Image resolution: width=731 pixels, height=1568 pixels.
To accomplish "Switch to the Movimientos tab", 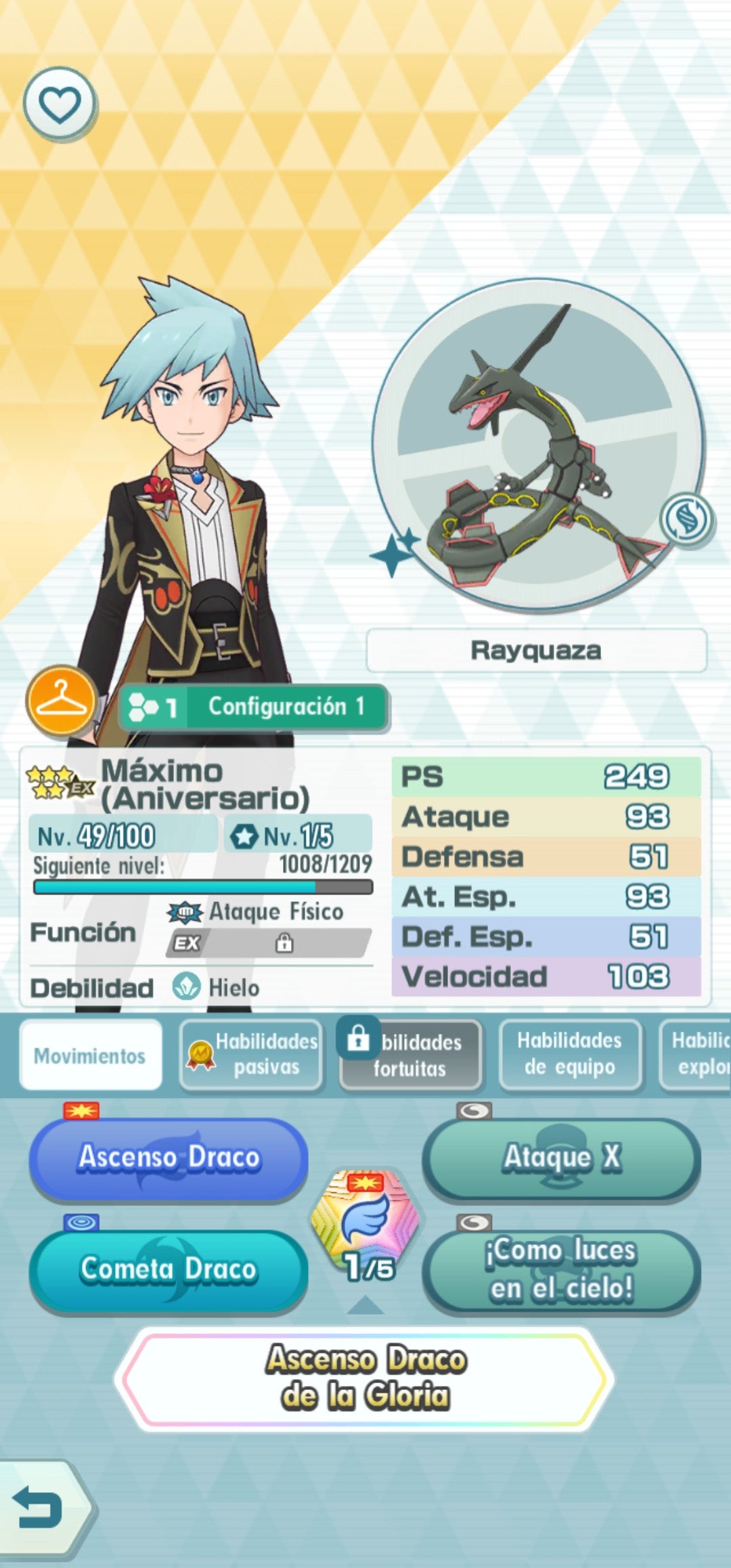I will tap(91, 1055).
